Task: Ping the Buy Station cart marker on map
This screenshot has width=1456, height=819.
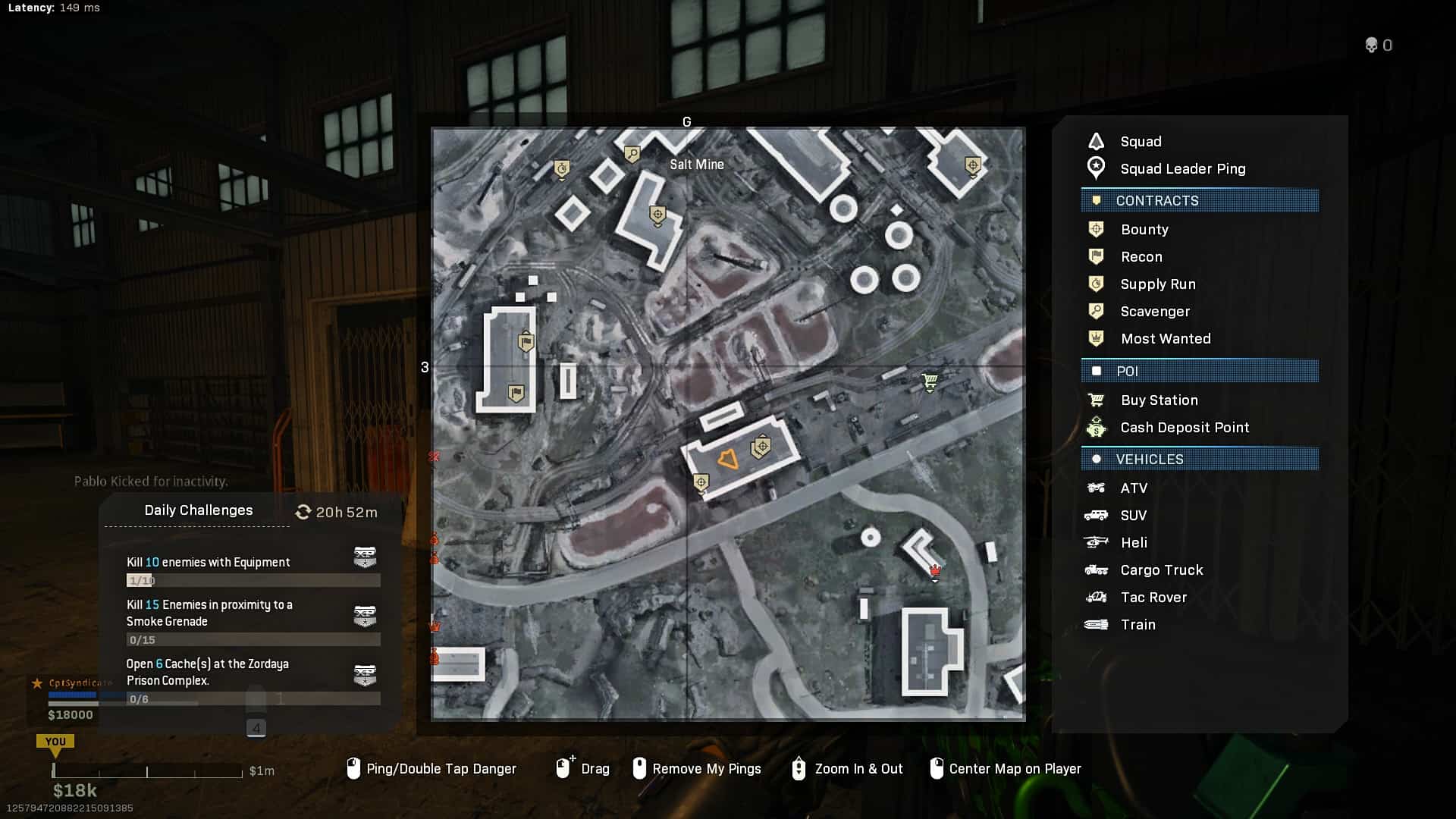Action: (930, 381)
